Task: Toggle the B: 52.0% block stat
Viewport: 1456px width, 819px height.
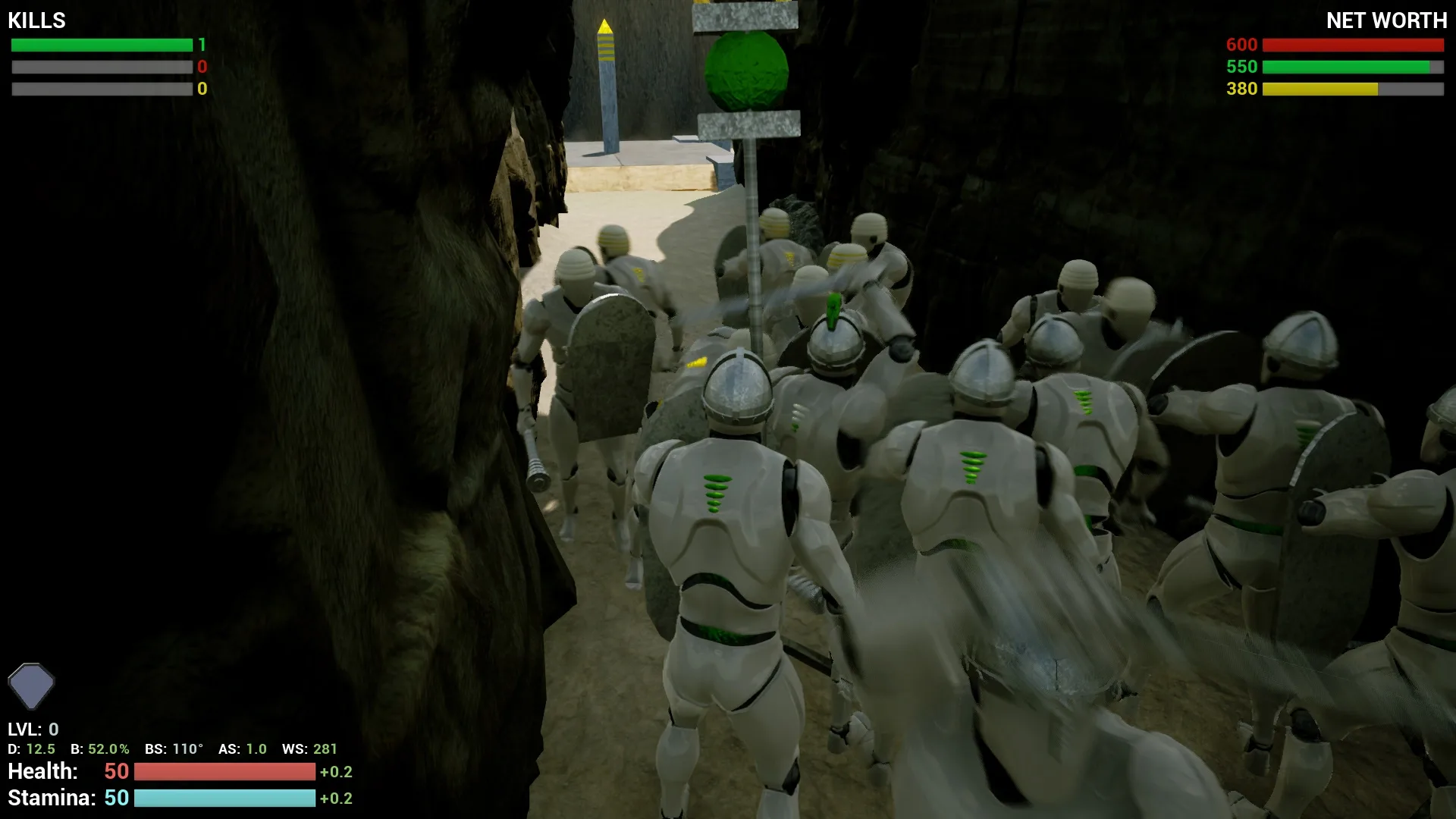Action: tap(99, 748)
